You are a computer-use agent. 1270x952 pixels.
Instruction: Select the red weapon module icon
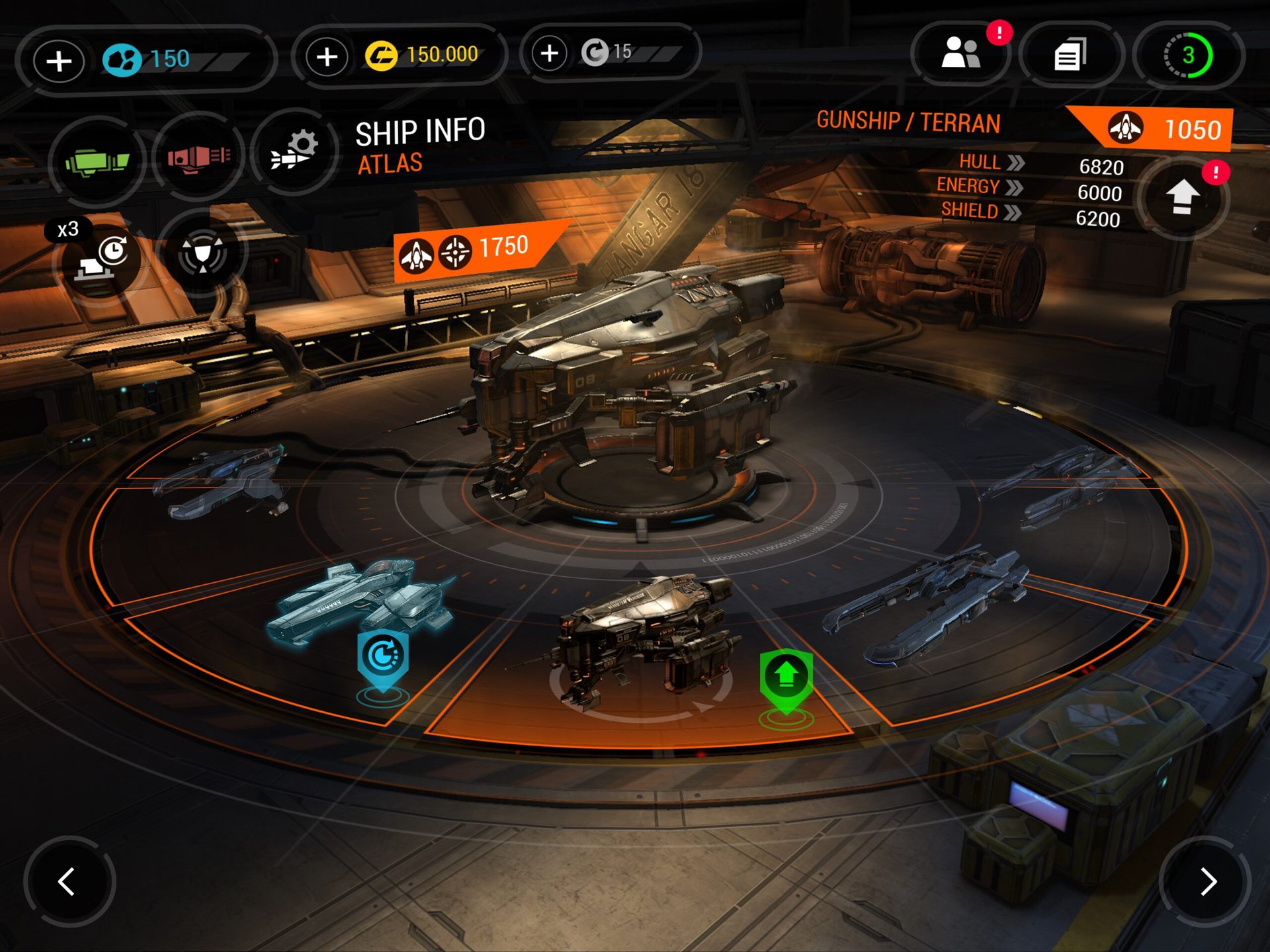(198, 157)
